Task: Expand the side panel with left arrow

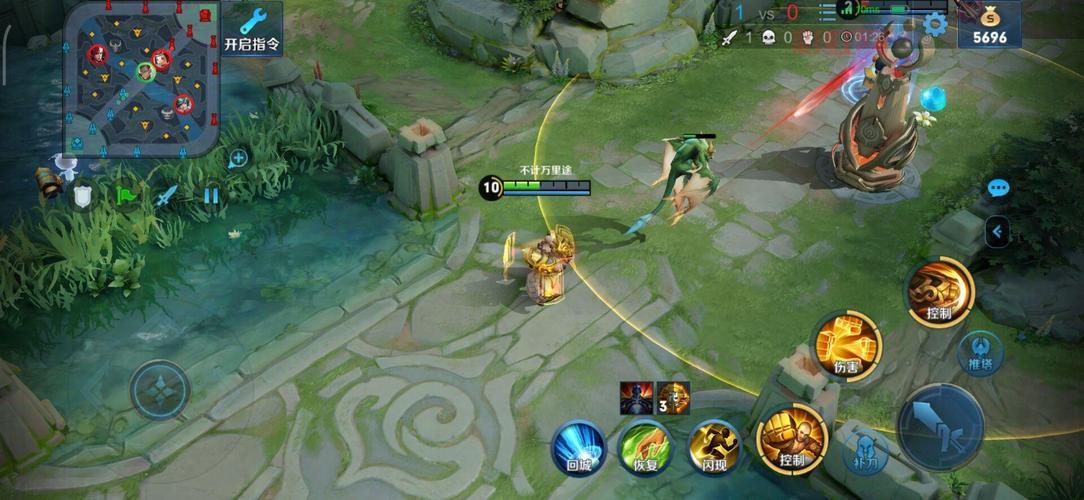Action: point(996,234)
